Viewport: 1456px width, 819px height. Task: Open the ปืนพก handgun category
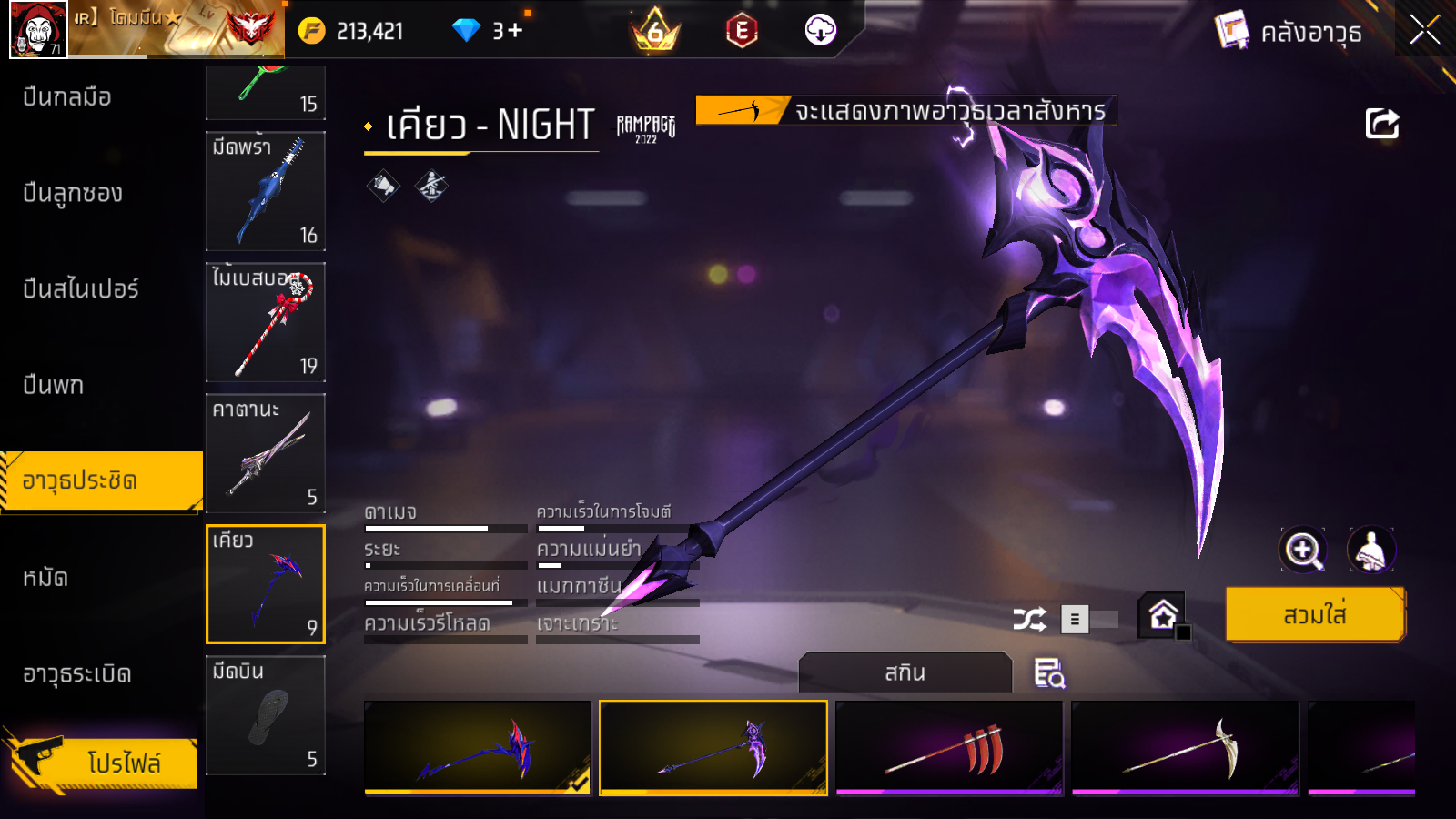coord(54,385)
